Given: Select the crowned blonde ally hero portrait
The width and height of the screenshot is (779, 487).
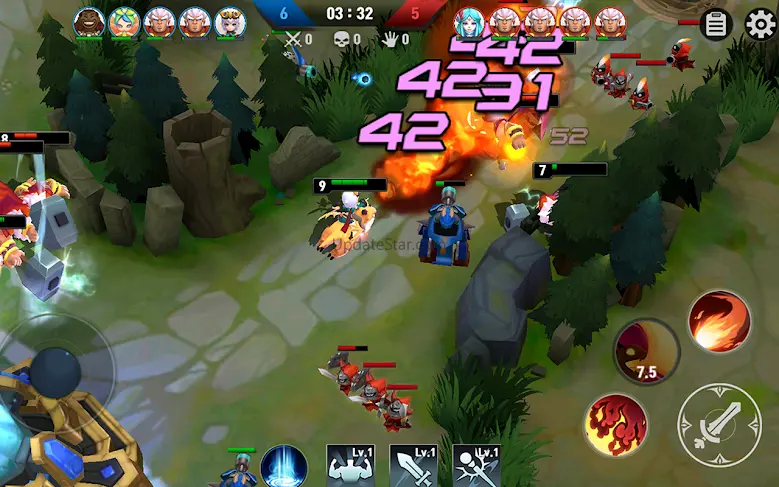Looking at the screenshot, I should (230, 21).
